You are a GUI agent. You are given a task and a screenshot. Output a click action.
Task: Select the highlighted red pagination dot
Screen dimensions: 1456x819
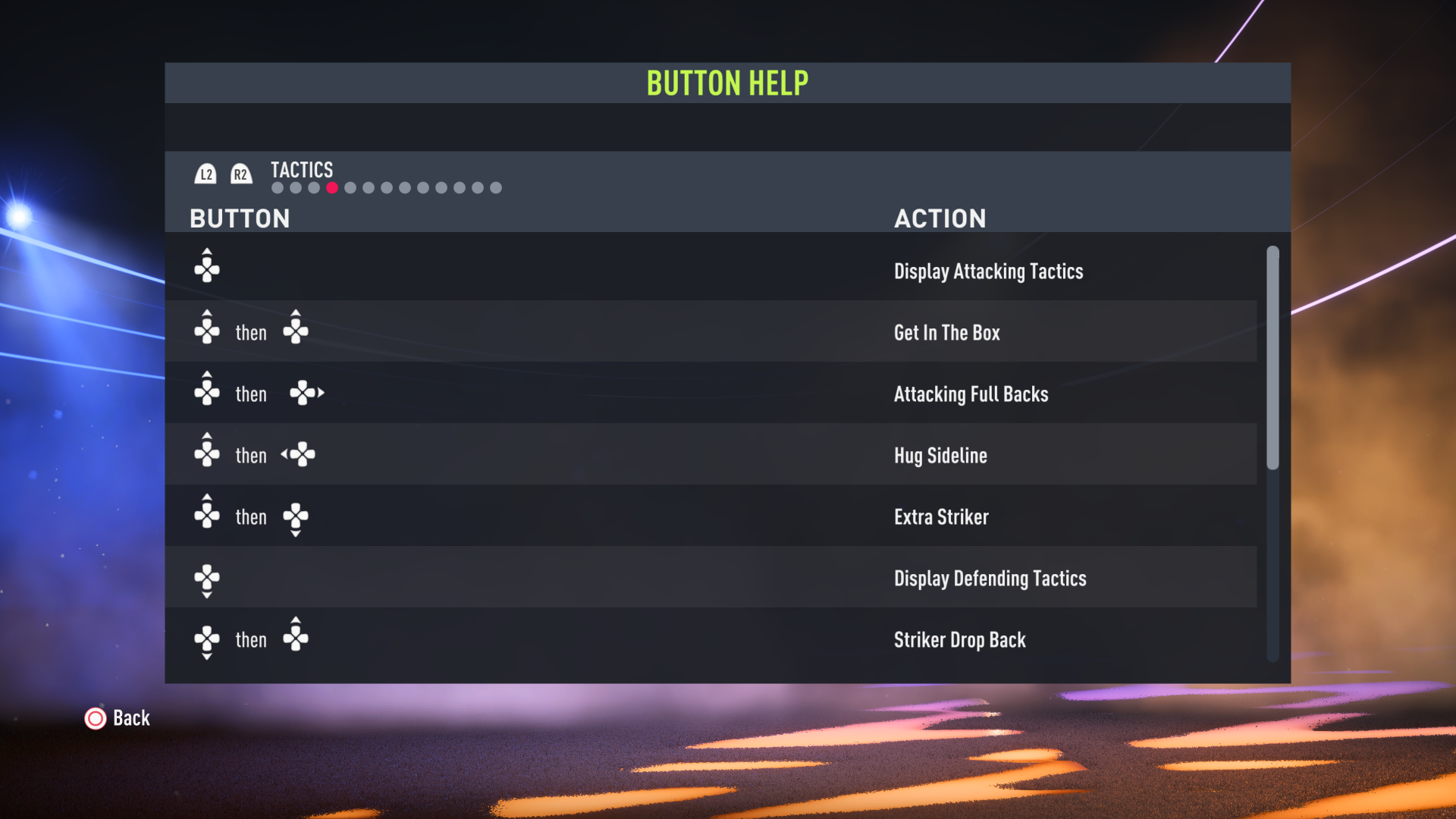pyautogui.click(x=331, y=187)
